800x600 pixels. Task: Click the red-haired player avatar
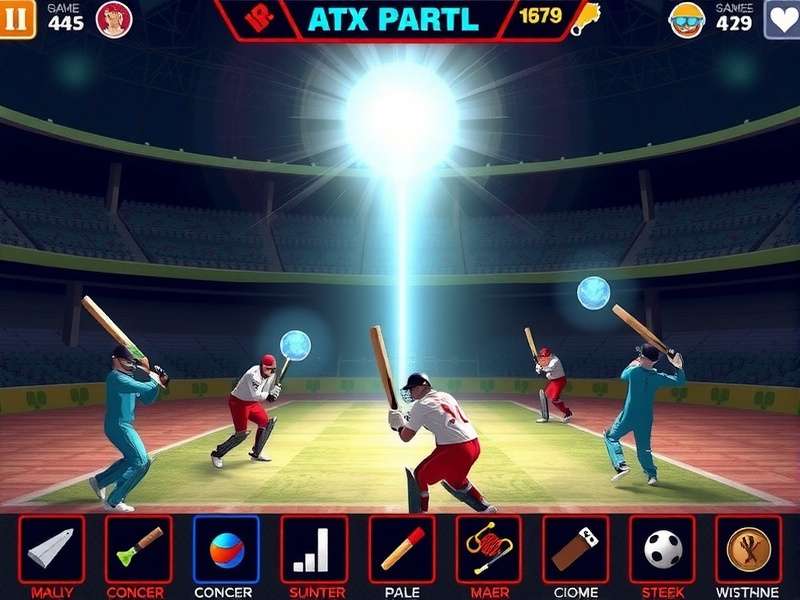click(113, 19)
